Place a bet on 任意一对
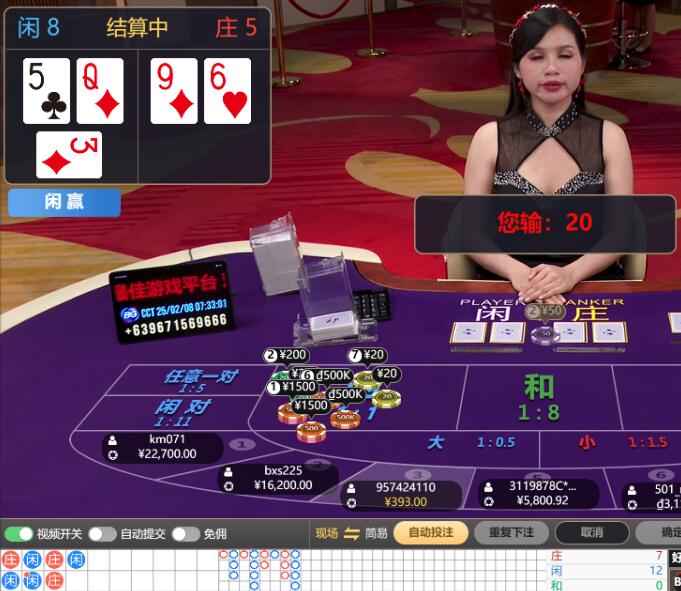The height and width of the screenshot is (591, 681). (x=201, y=379)
